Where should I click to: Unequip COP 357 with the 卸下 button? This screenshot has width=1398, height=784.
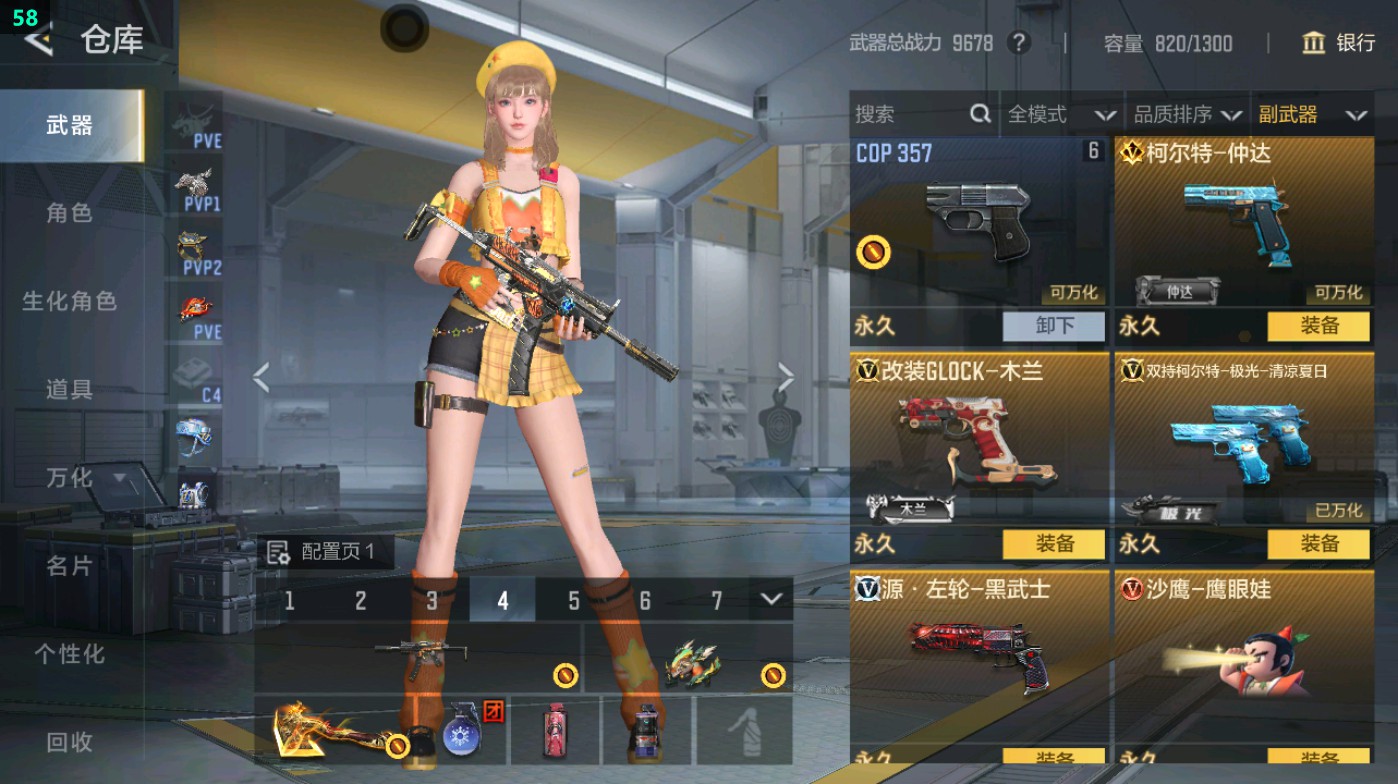[x=1053, y=327]
